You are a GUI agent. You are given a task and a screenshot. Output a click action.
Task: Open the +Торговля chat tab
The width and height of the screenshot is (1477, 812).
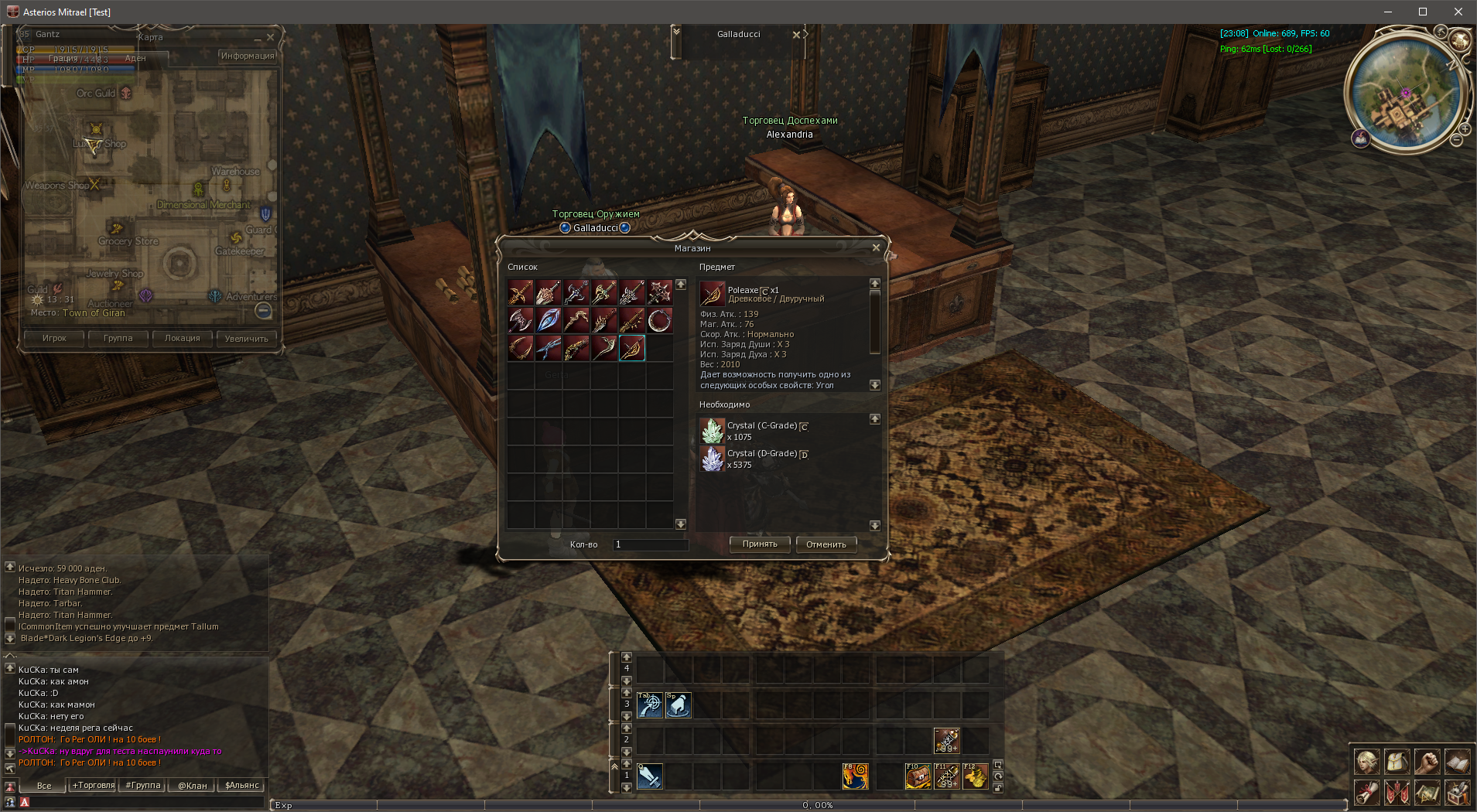pos(94,786)
